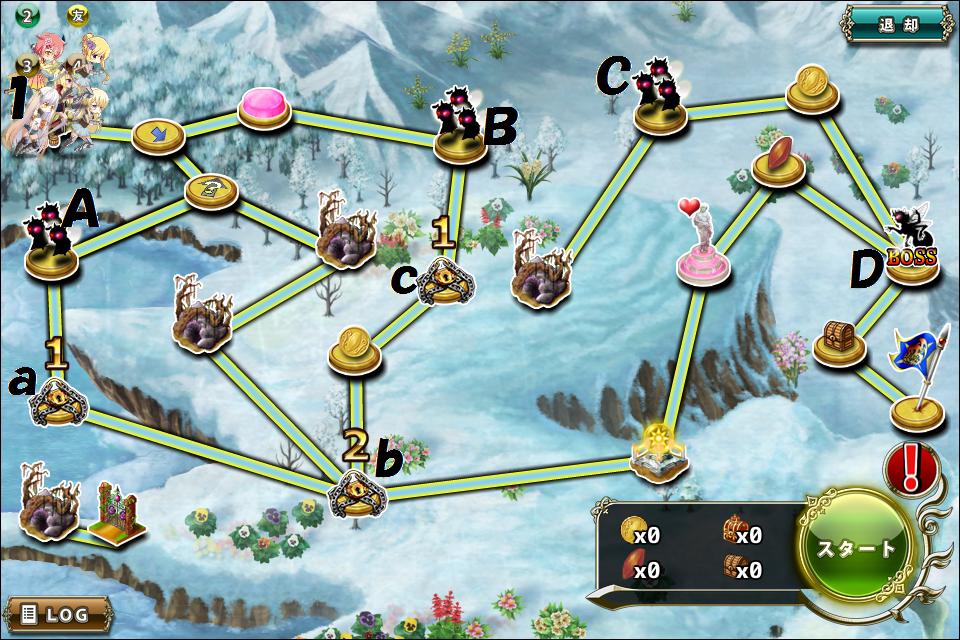Select the BOSS node labeled D
Screen dimensions: 960x640
(x=912, y=256)
